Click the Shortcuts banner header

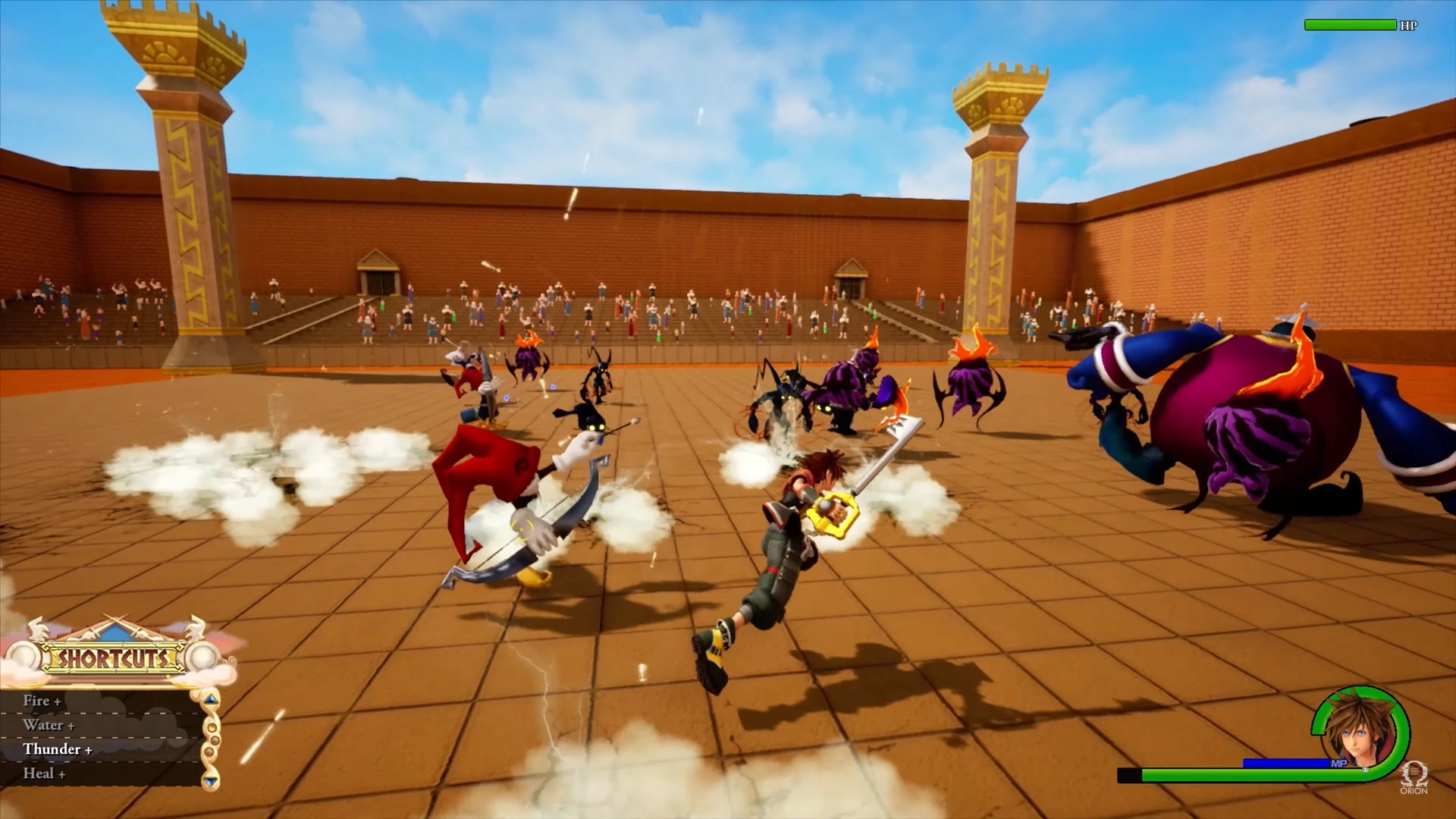[x=114, y=658]
